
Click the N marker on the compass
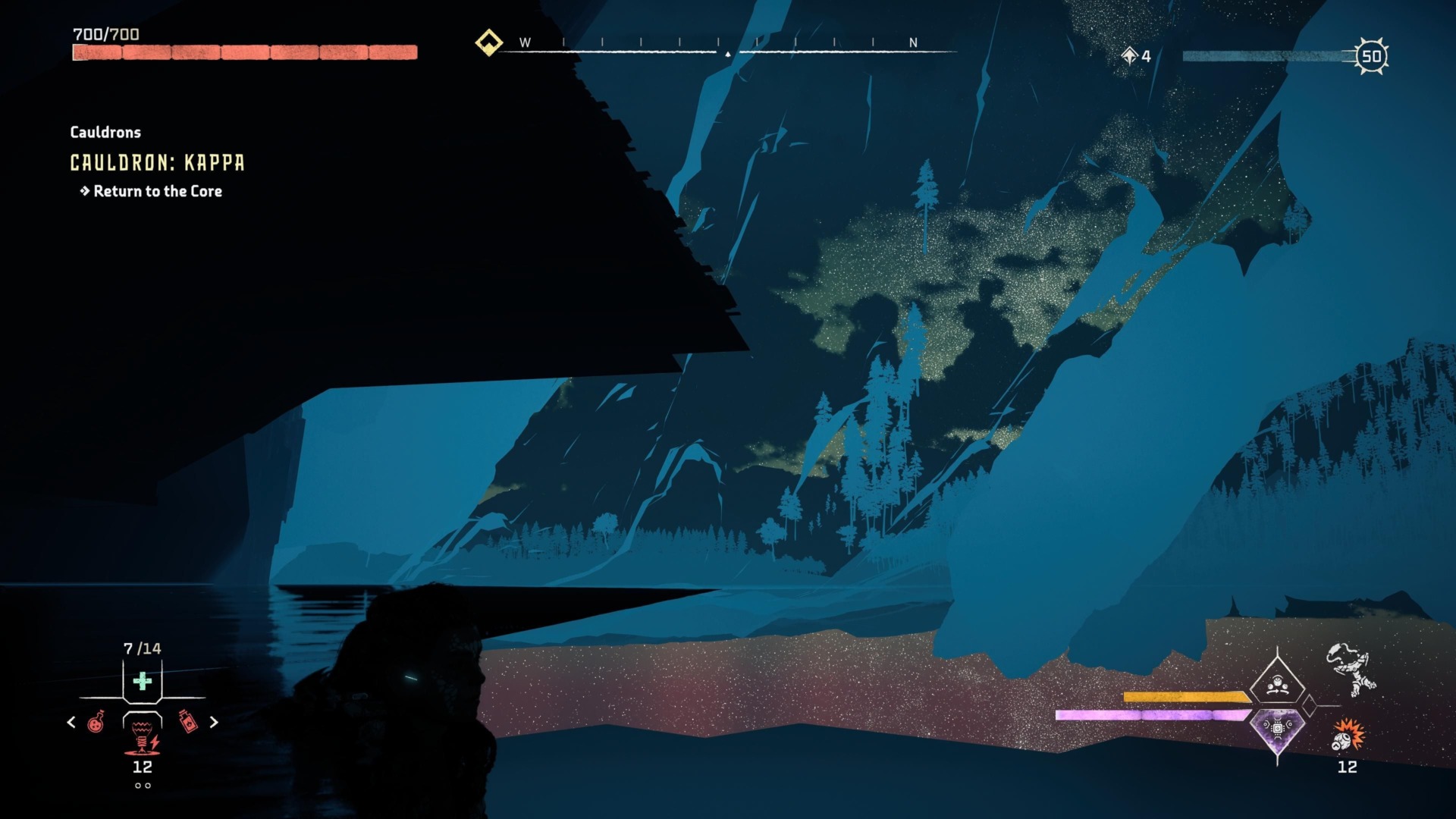point(915,44)
